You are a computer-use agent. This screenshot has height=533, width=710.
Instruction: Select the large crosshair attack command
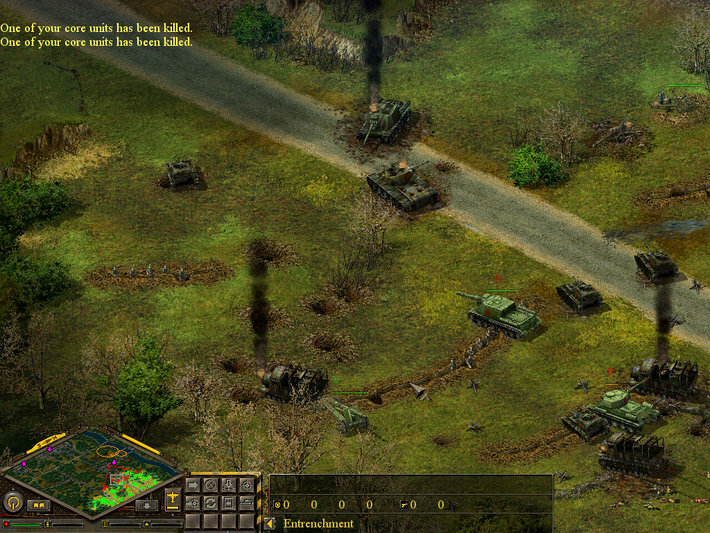coord(247,485)
